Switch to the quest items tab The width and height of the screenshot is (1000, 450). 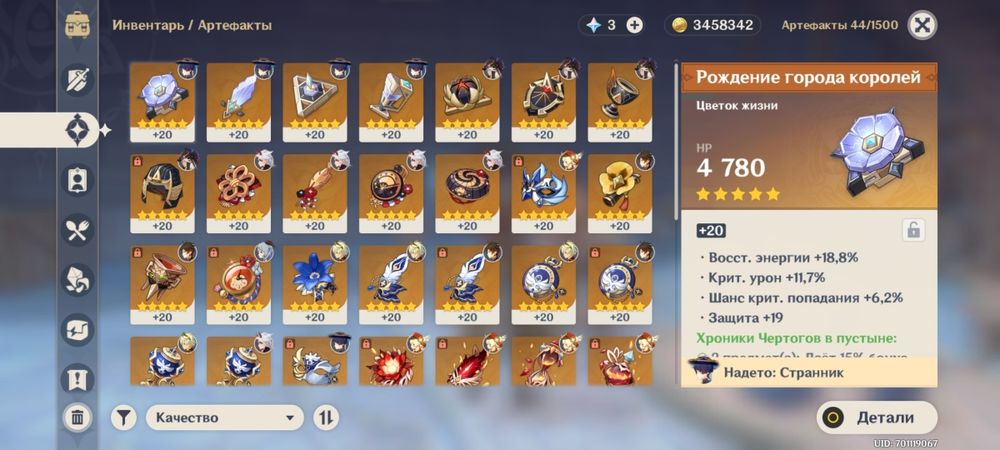click(78, 379)
